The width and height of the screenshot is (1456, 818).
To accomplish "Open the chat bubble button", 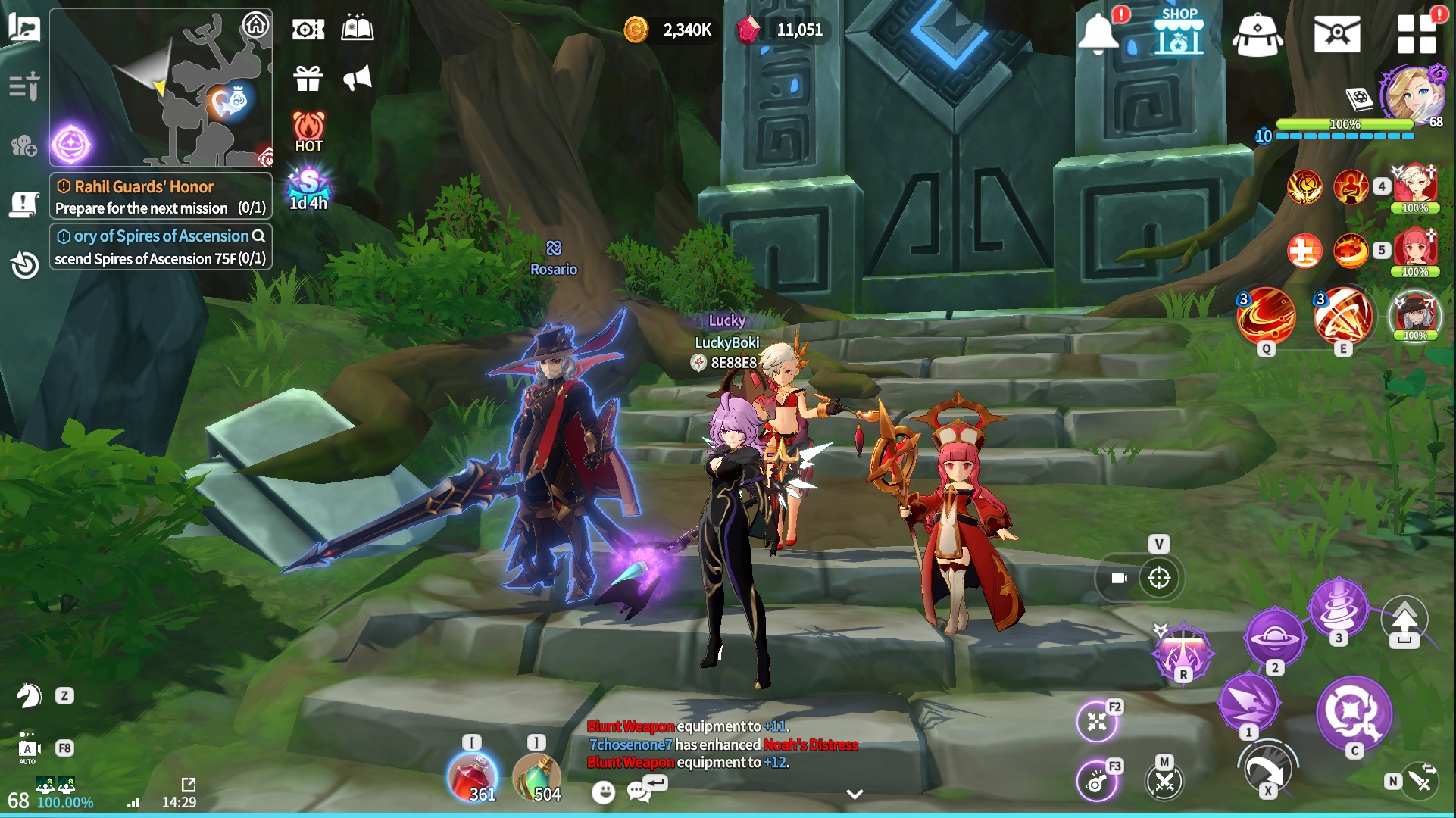I will pos(640,791).
